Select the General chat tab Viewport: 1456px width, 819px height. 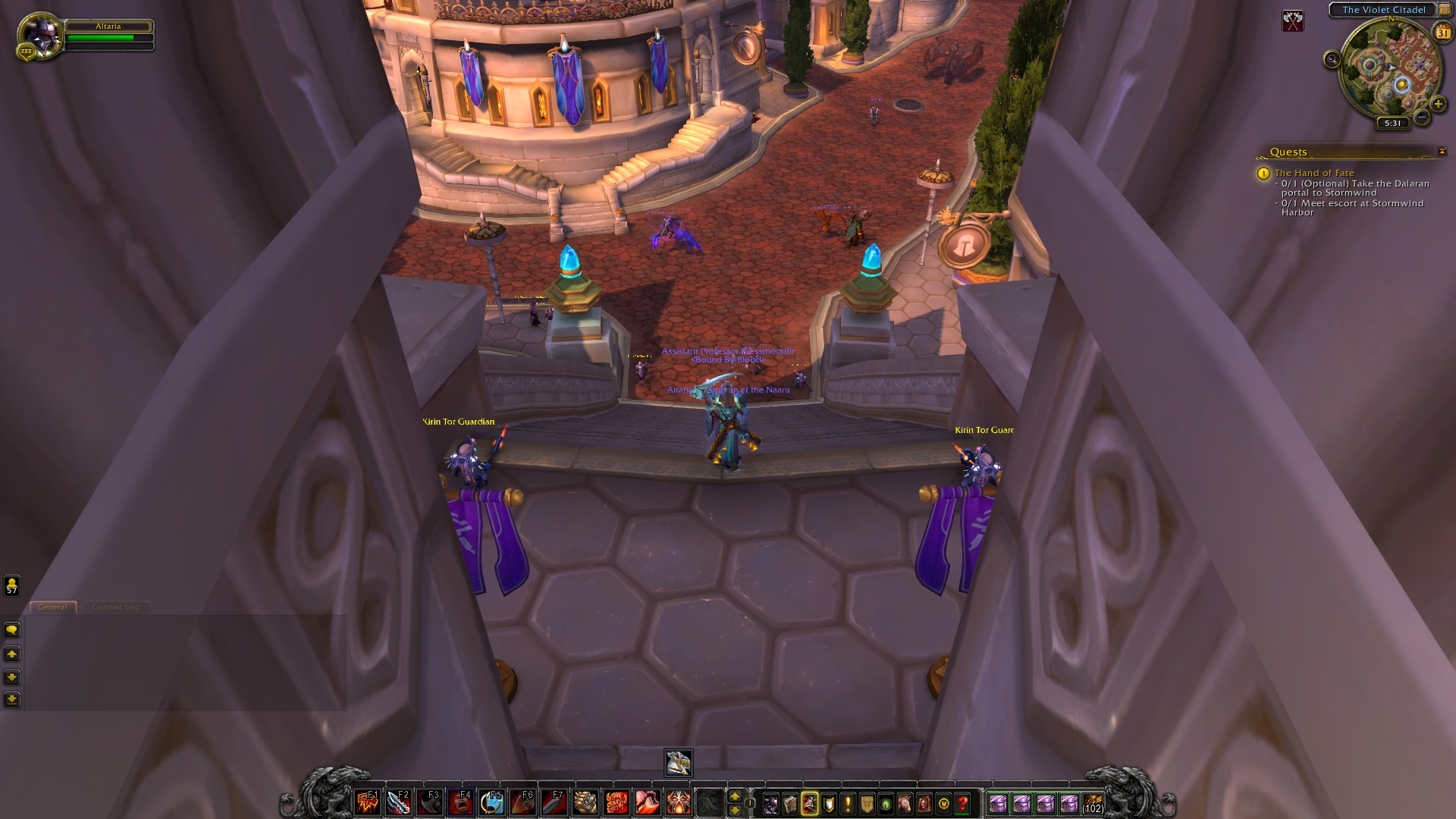pos(53,607)
